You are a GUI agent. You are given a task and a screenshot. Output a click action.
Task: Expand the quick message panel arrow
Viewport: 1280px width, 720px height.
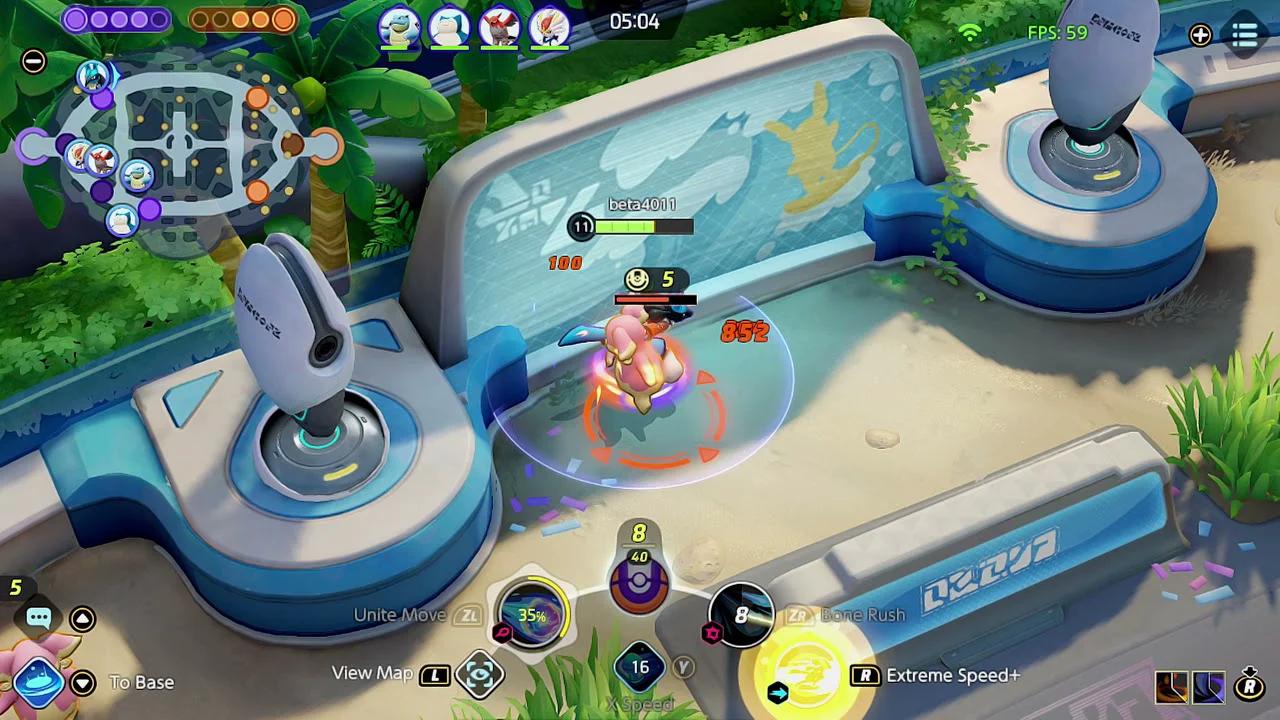tap(82, 619)
